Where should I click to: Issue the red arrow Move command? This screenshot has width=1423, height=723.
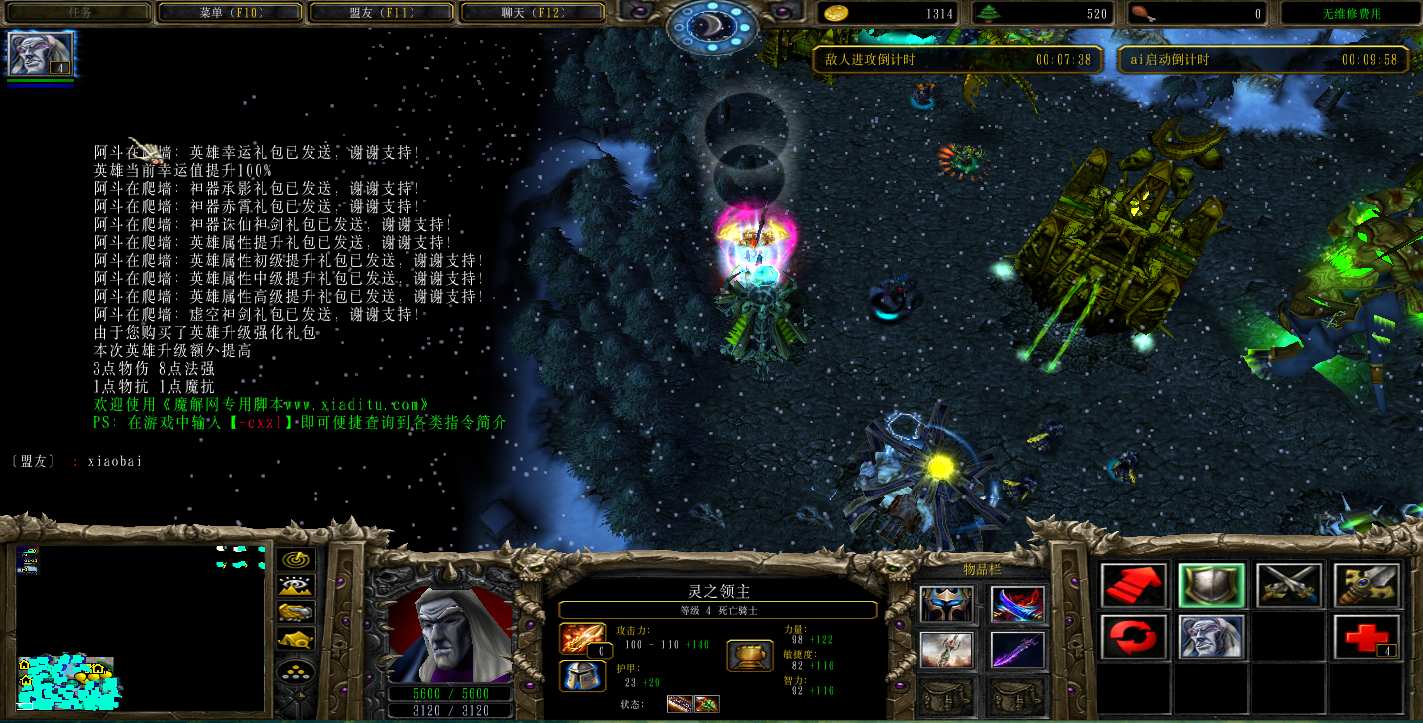1134,586
